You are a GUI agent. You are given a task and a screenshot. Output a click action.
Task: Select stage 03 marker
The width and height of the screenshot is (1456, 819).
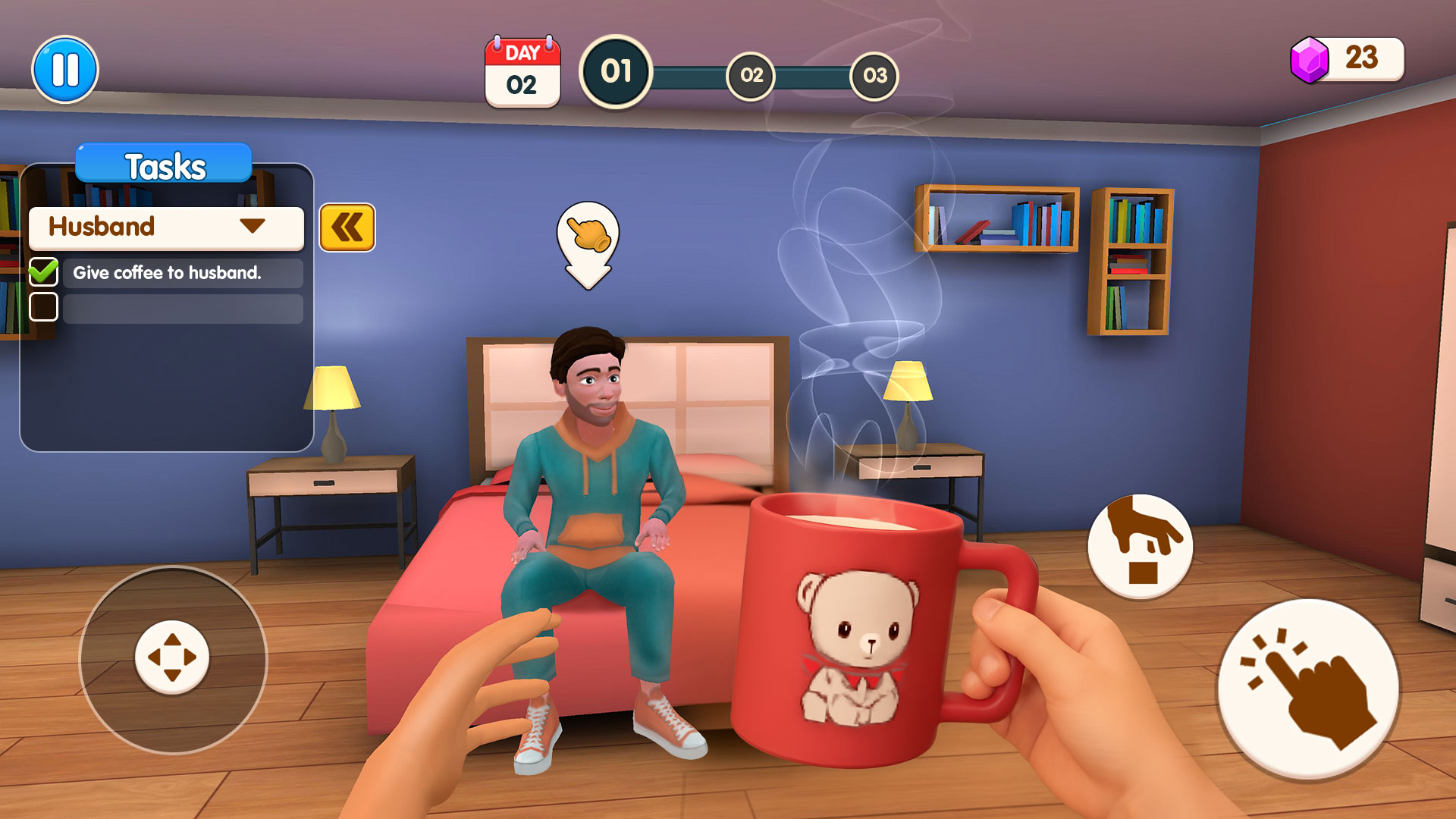point(876,75)
